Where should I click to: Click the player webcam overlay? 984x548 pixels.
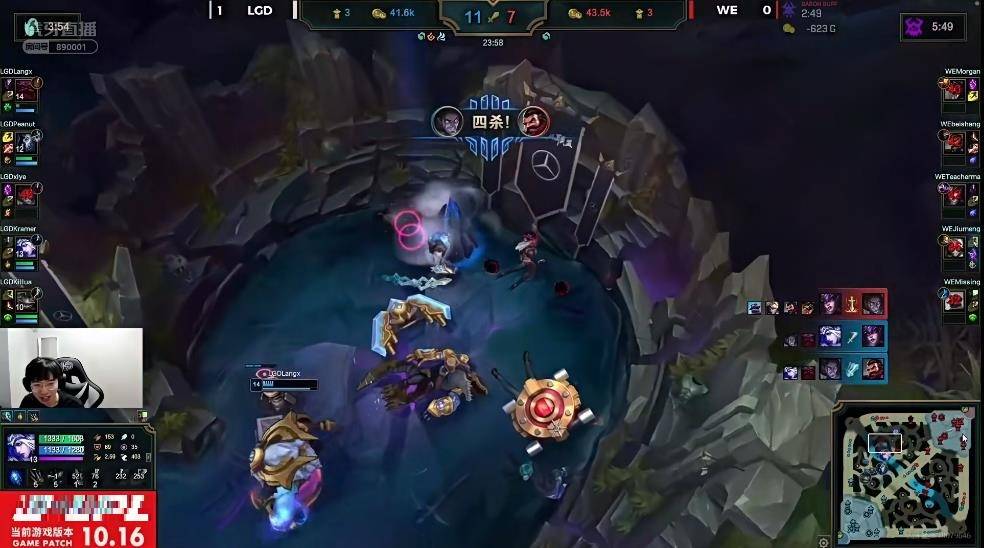(x=71, y=369)
